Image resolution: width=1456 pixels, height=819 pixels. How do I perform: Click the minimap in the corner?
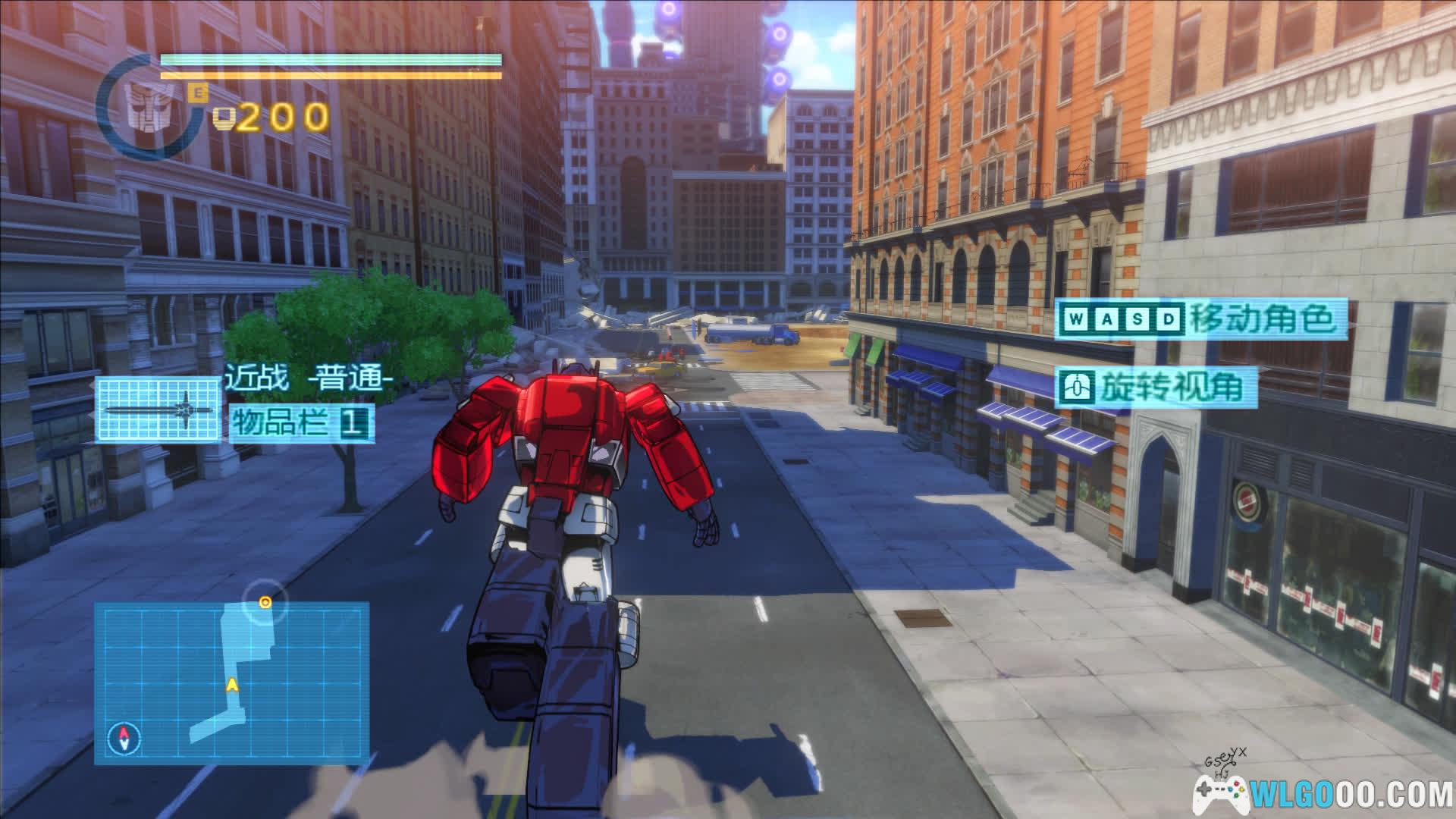click(231, 682)
